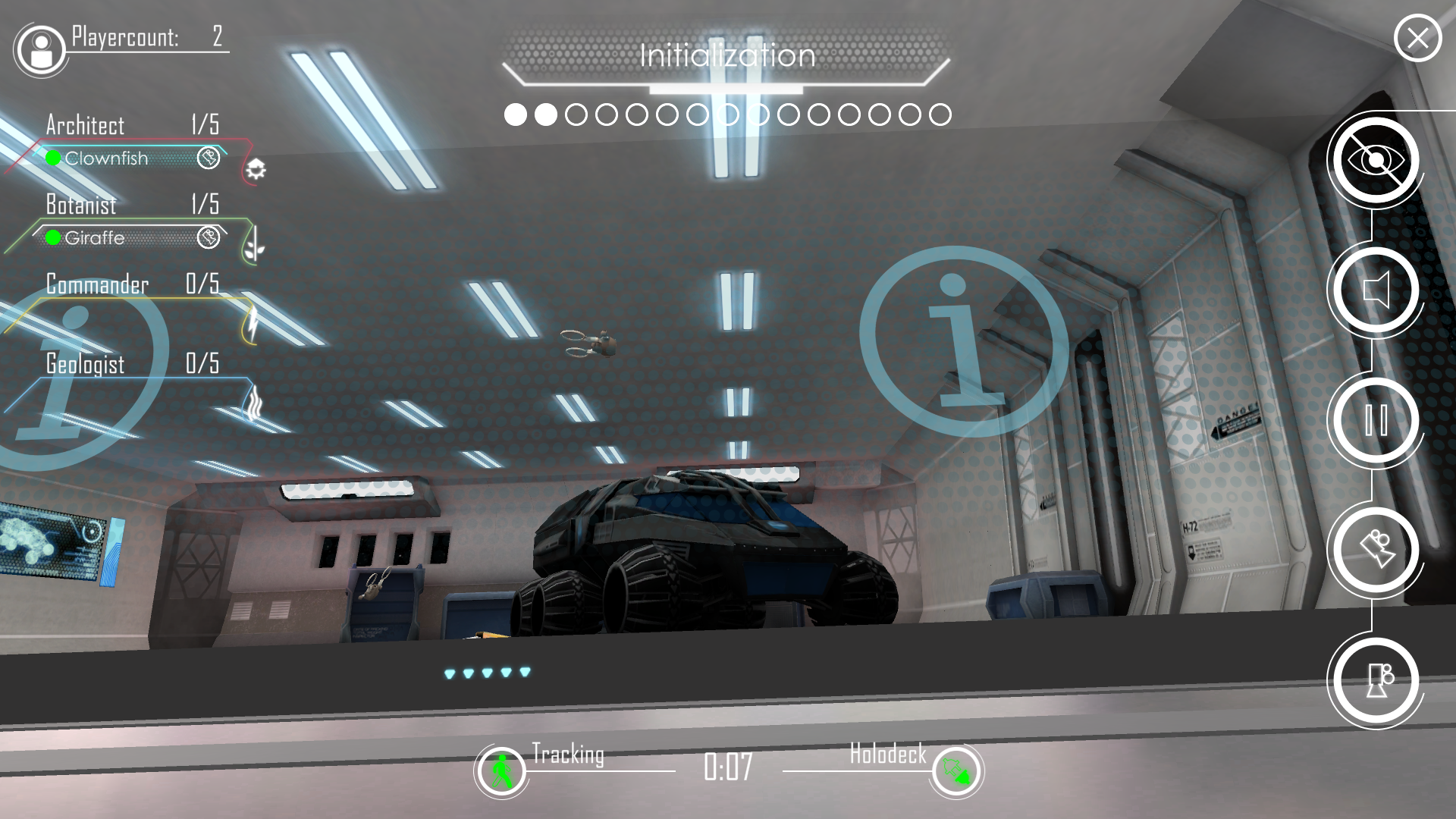Click the Botanist plant icon
Image resolution: width=1456 pixels, height=819 pixels.
(254, 245)
